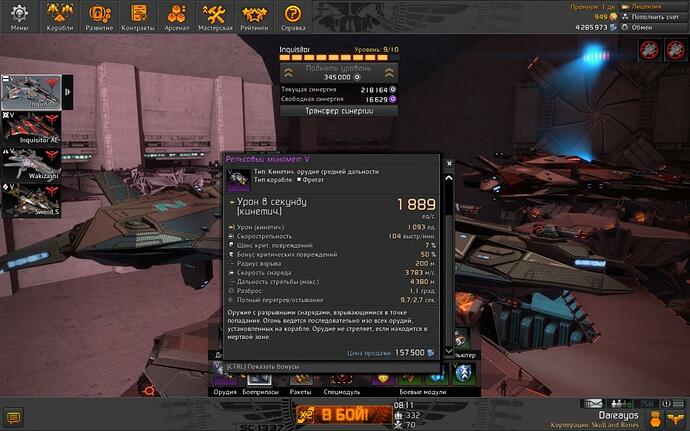Viewport: 690px width, 431px height.
Task: Open the Меню button
Action: point(19,17)
